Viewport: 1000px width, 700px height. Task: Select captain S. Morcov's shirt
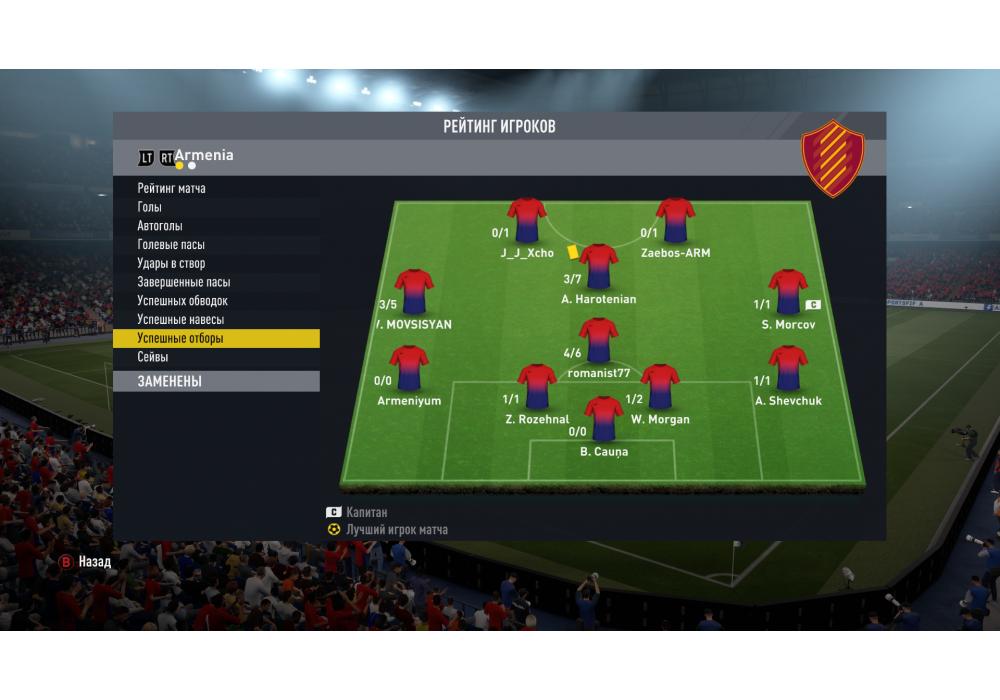pyautogui.click(x=788, y=292)
